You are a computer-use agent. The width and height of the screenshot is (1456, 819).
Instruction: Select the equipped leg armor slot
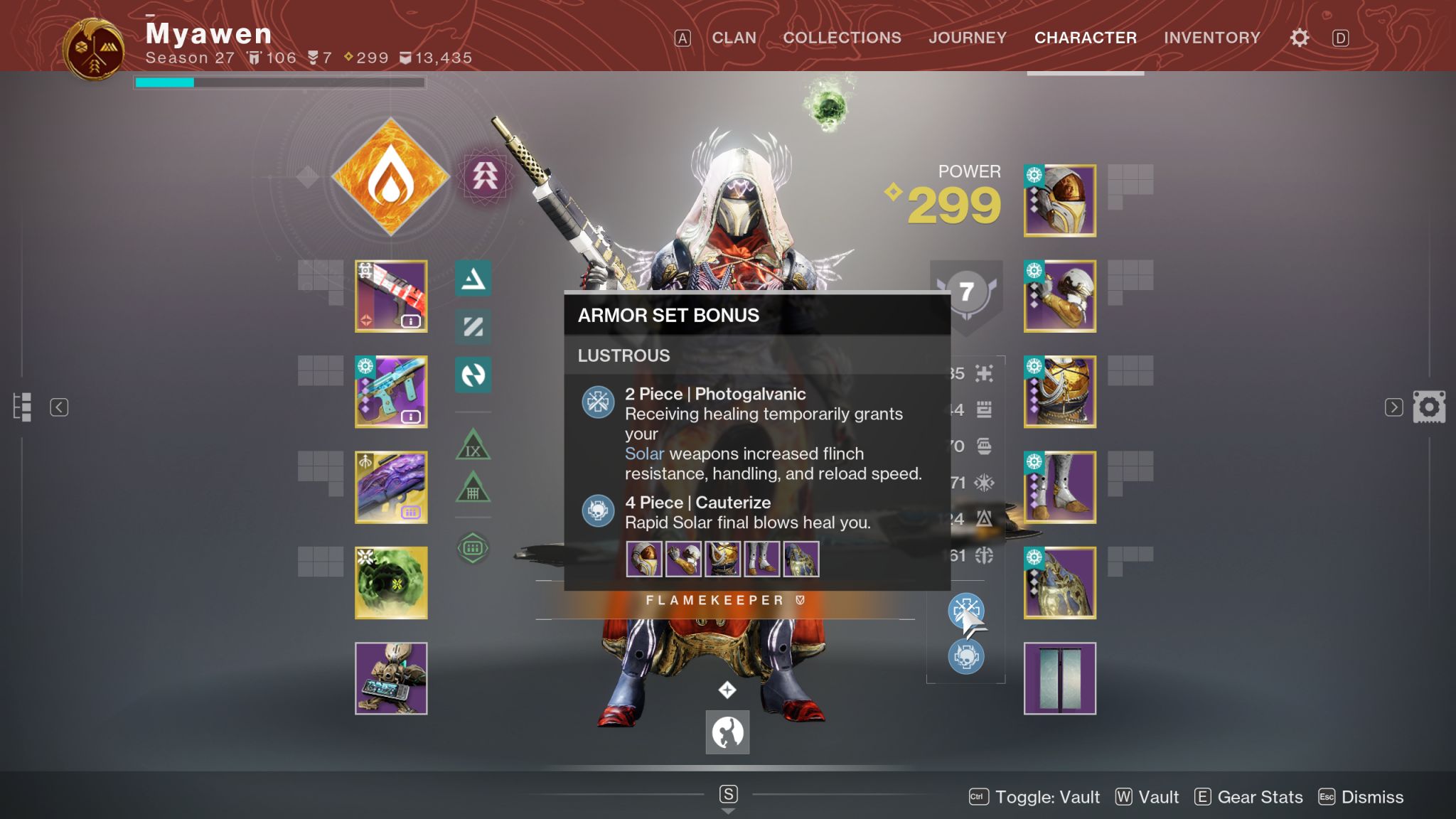1059,487
